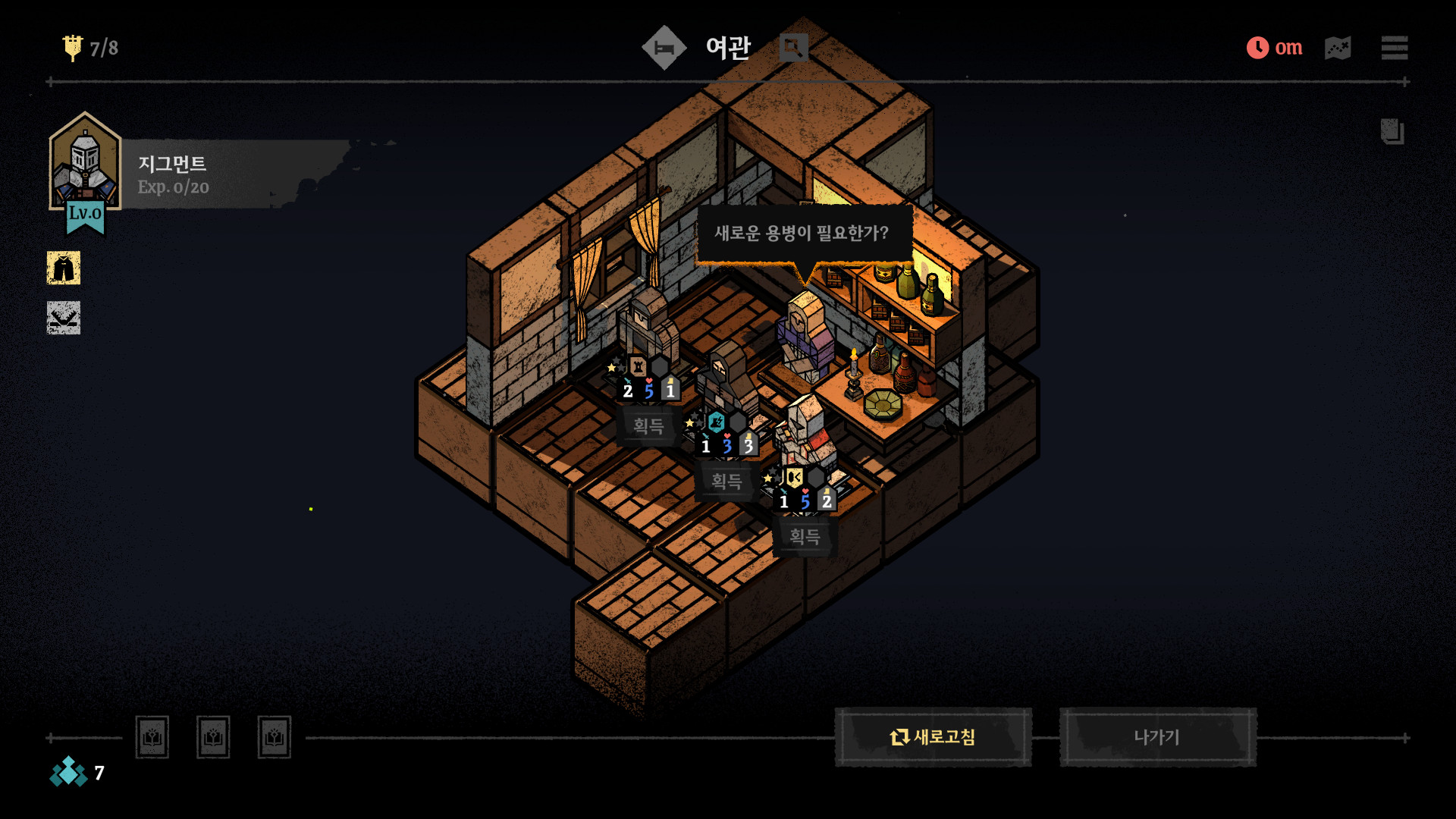Leave the inn with 나가기

[1157, 737]
